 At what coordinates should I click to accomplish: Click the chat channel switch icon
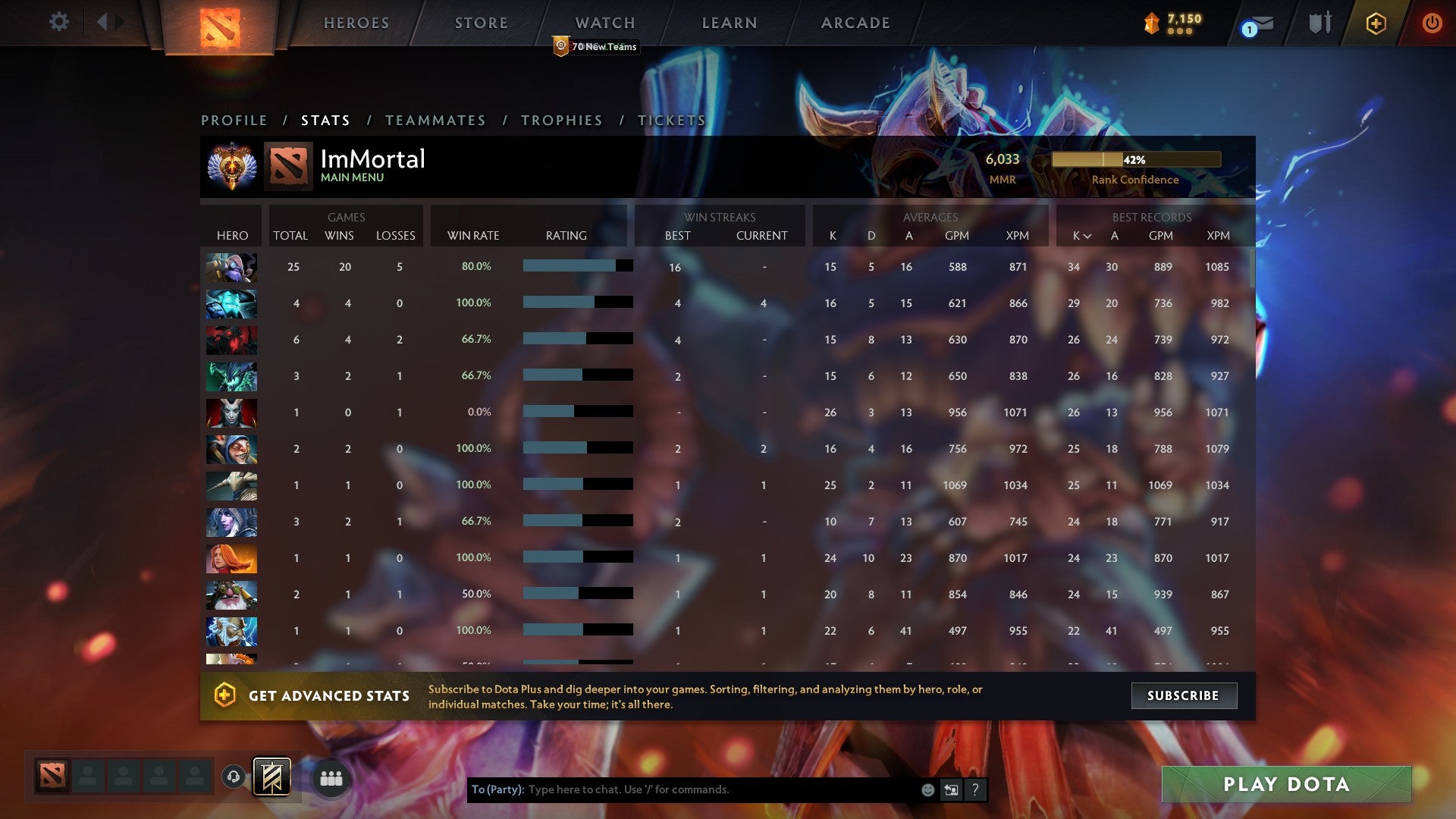951,789
